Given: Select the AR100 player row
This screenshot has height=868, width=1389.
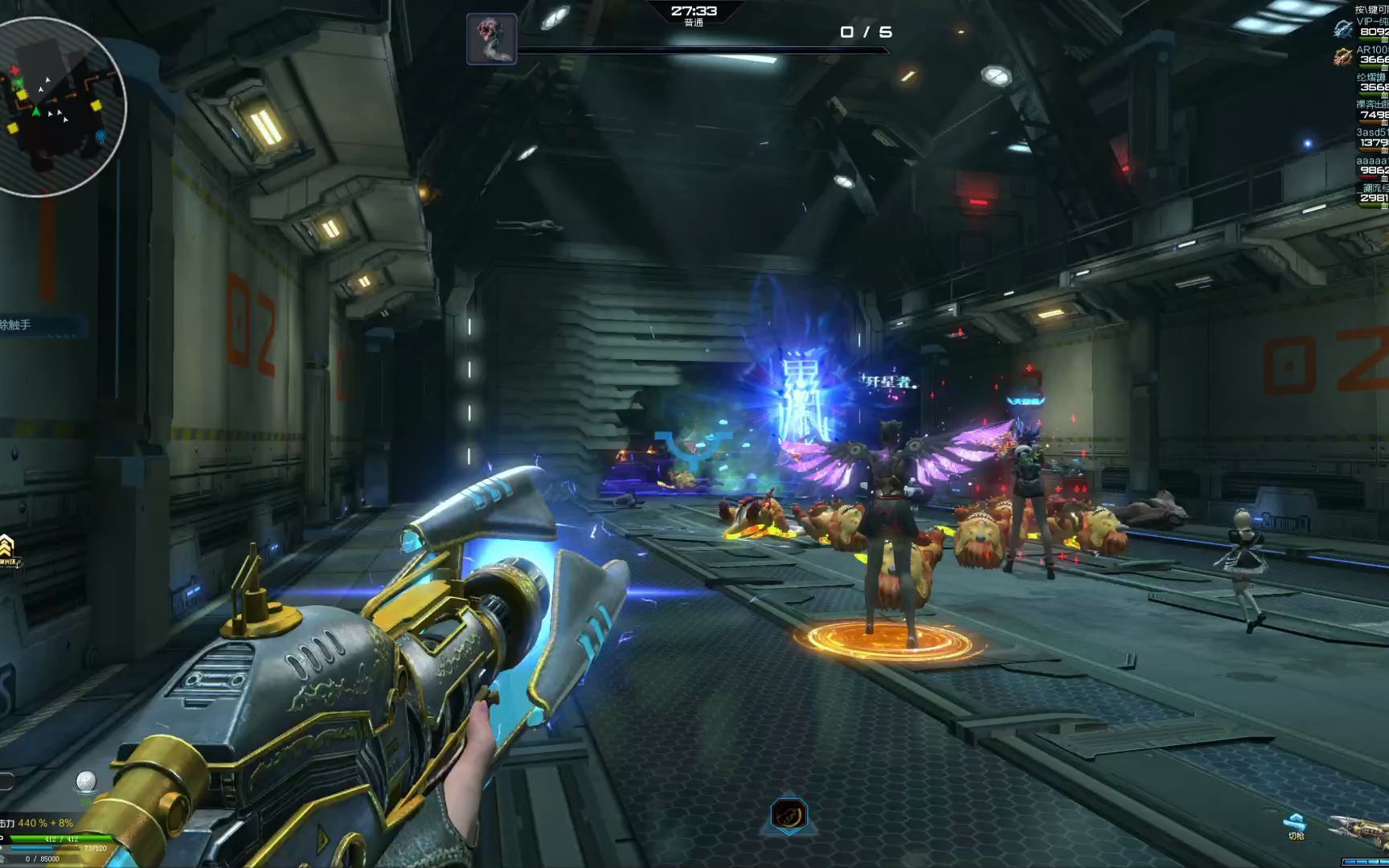Looking at the screenshot, I should (1371, 55).
